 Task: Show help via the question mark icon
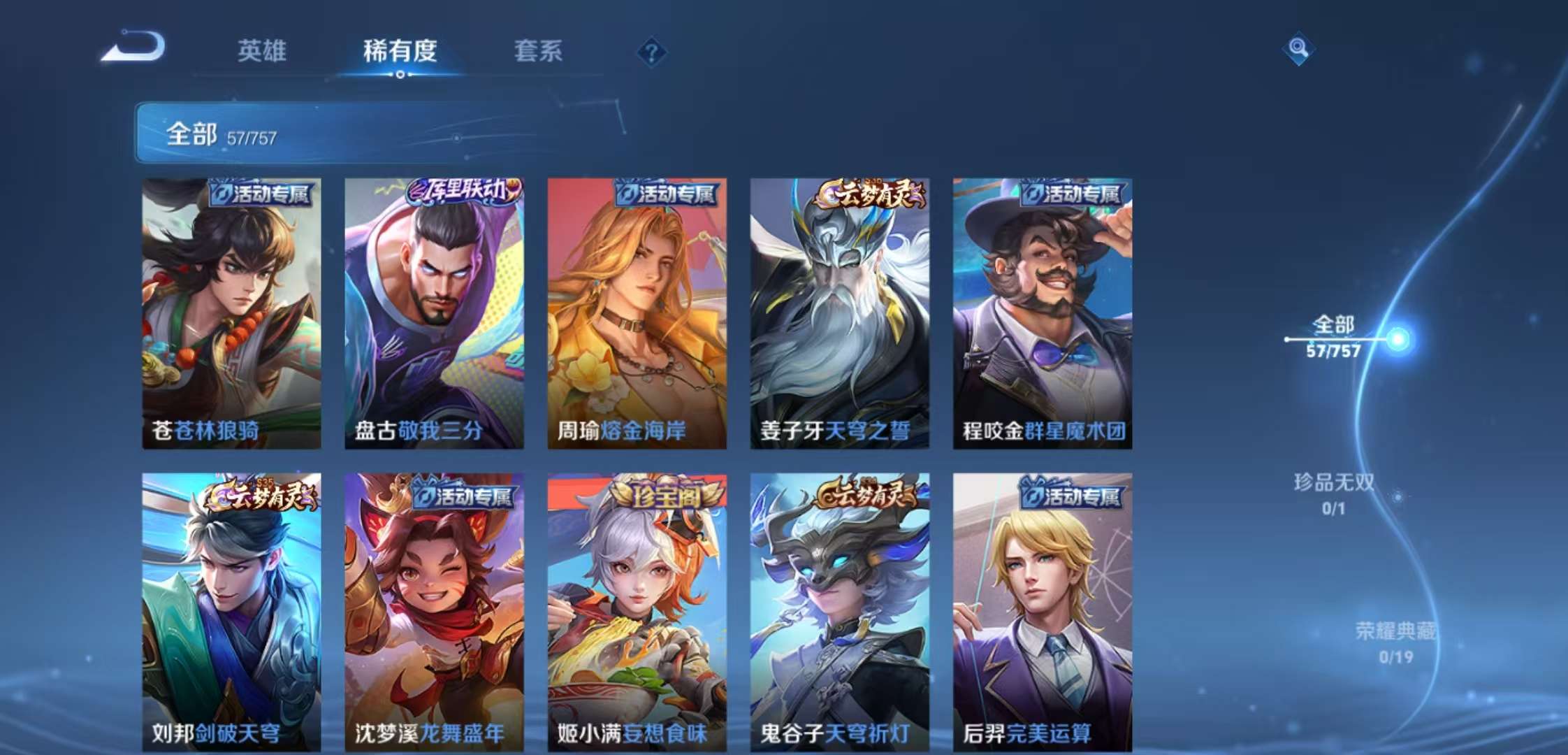click(651, 52)
